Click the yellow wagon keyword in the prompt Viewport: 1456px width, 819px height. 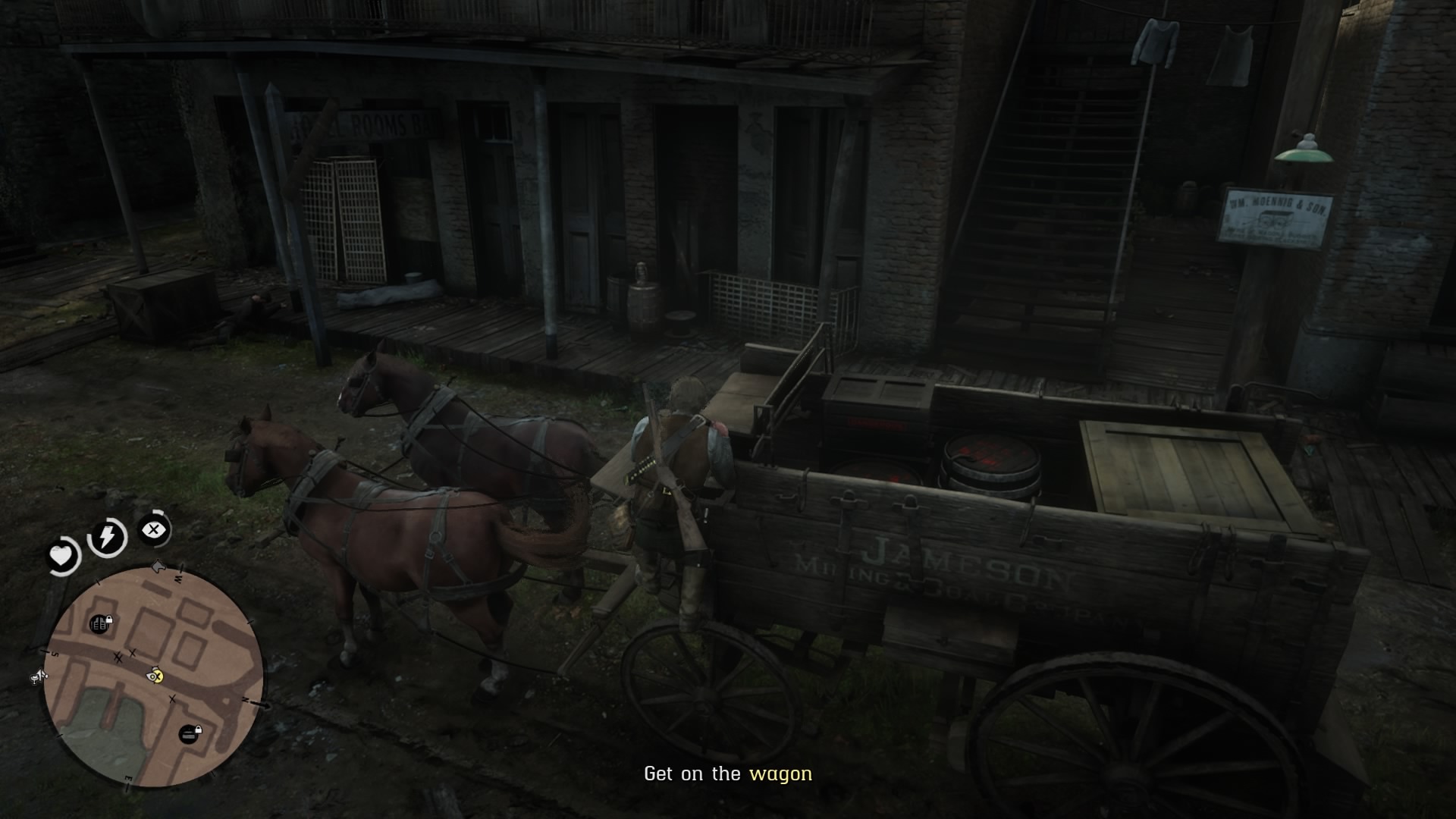[783, 774]
